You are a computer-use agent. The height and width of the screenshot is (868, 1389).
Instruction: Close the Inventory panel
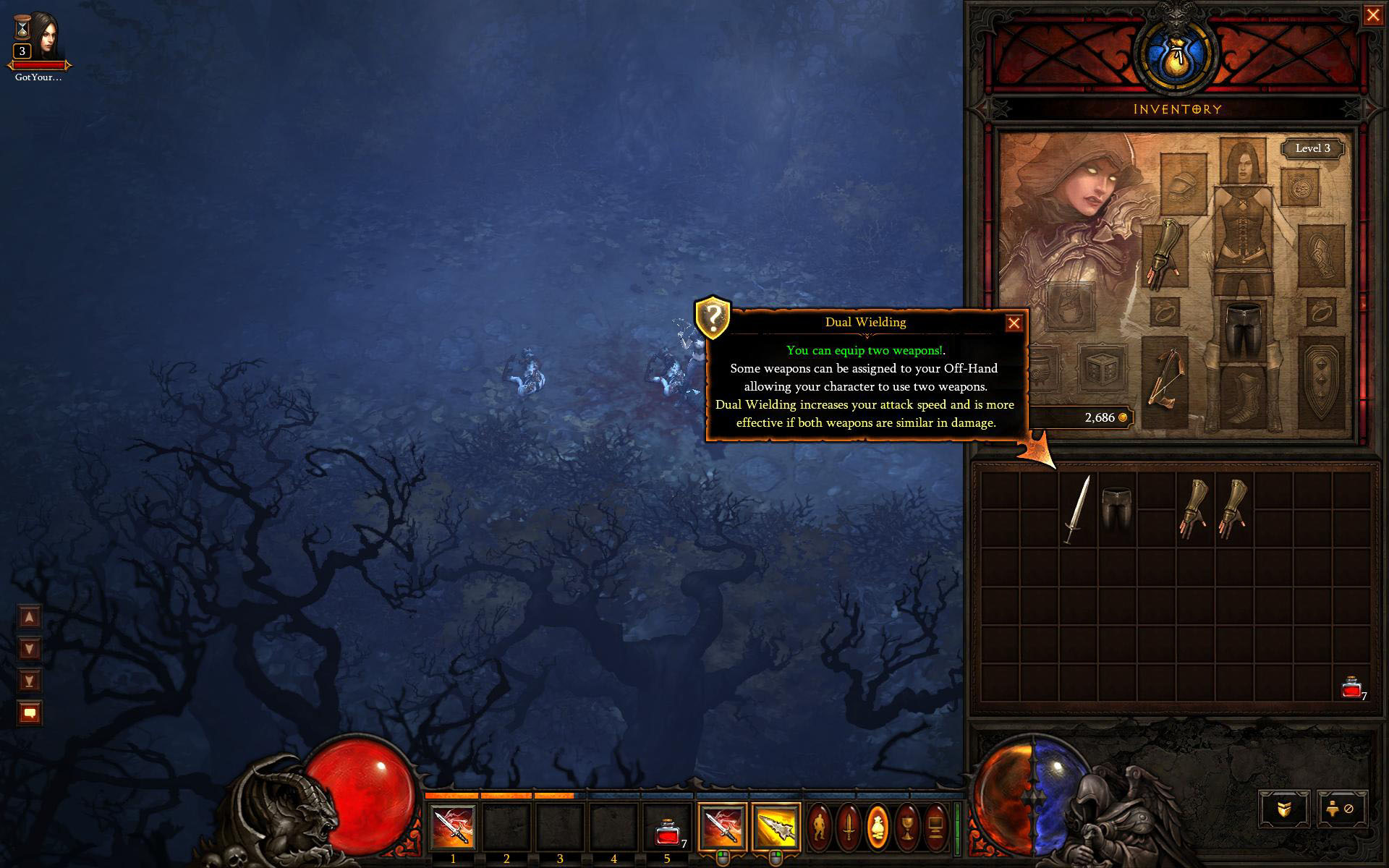click(1372, 14)
